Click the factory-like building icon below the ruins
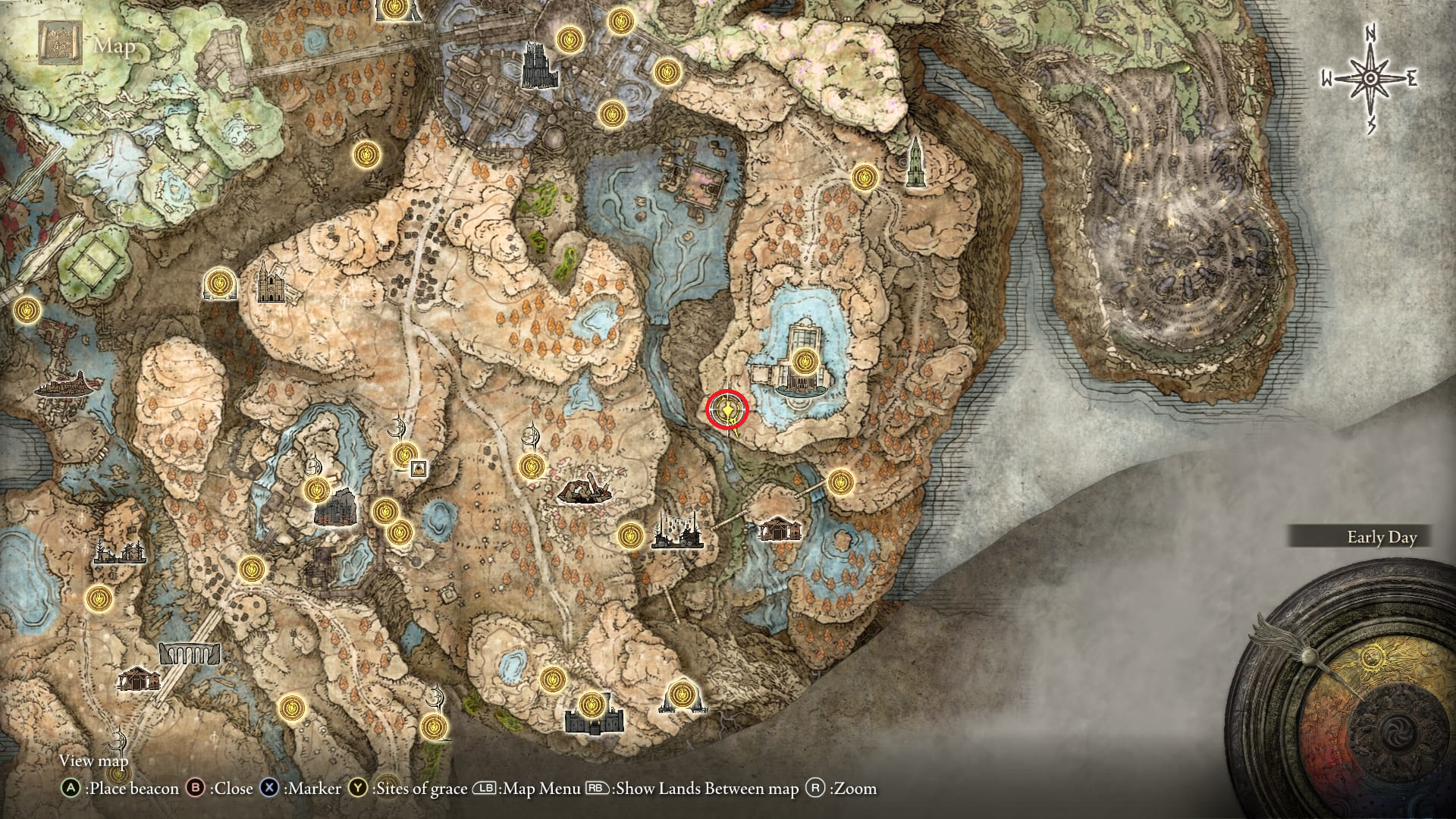The width and height of the screenshot is (1456, 819). click(x=677, y=532)
